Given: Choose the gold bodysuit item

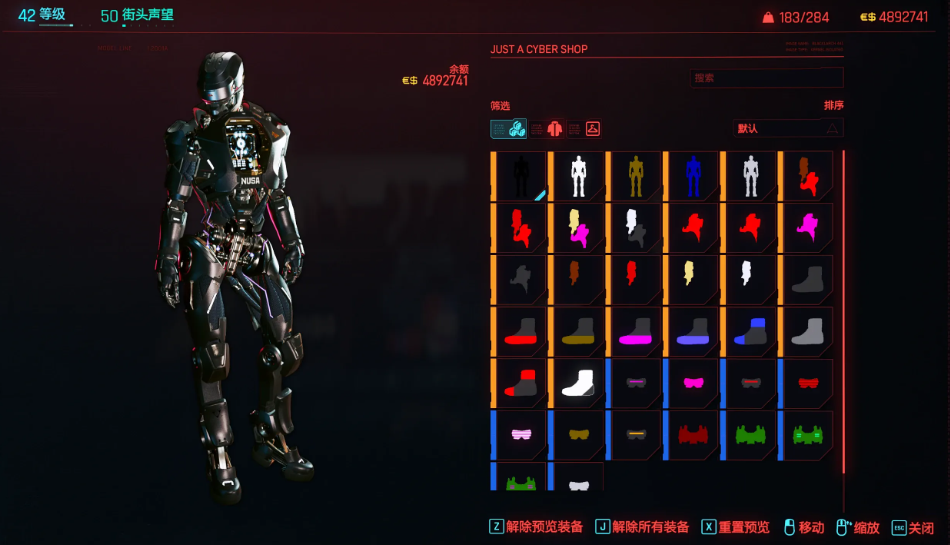Looking at the screenshot, I should [636, 177].
